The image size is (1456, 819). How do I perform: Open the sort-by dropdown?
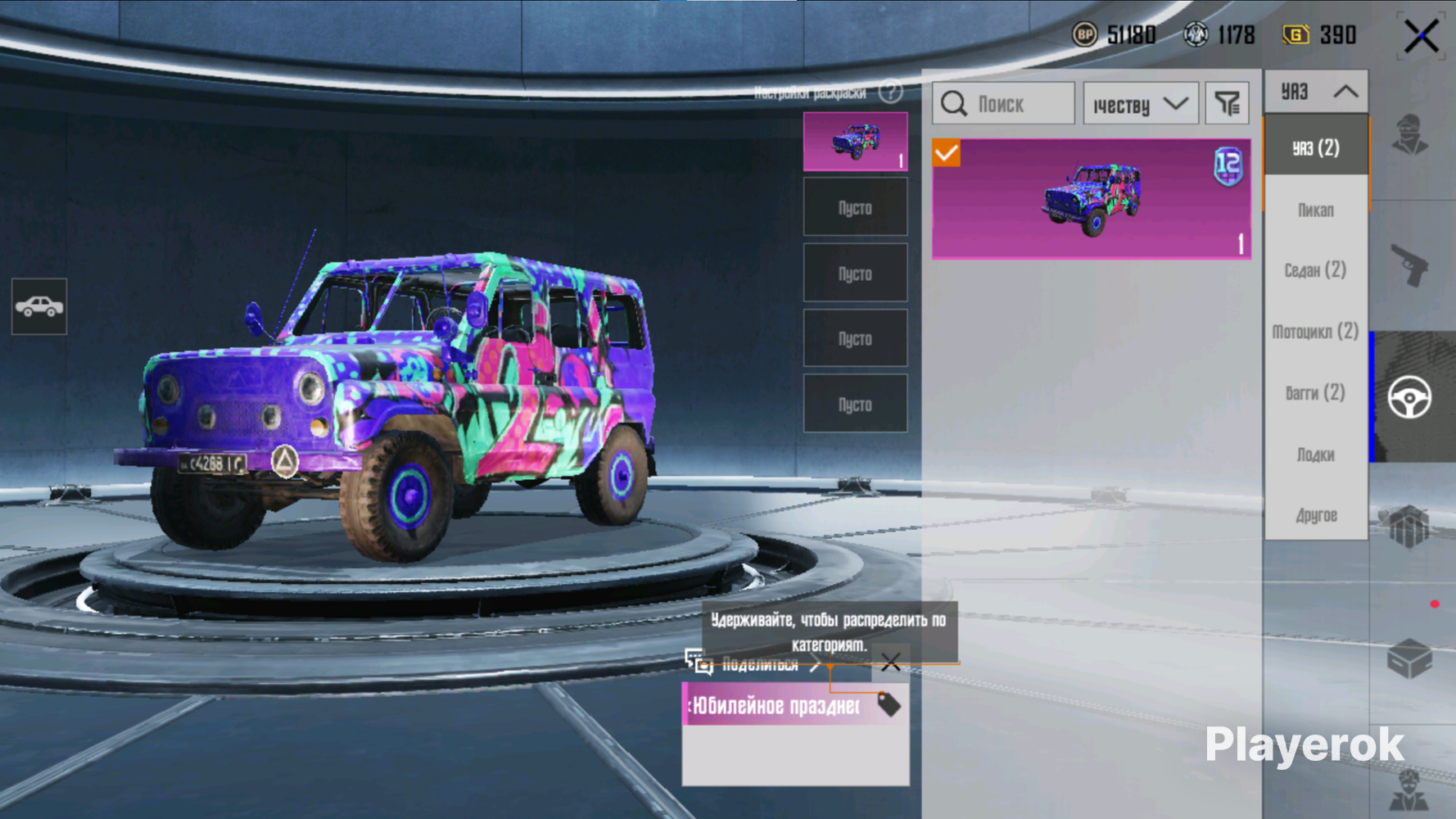pyautogui.click(x=1140, y=104)
